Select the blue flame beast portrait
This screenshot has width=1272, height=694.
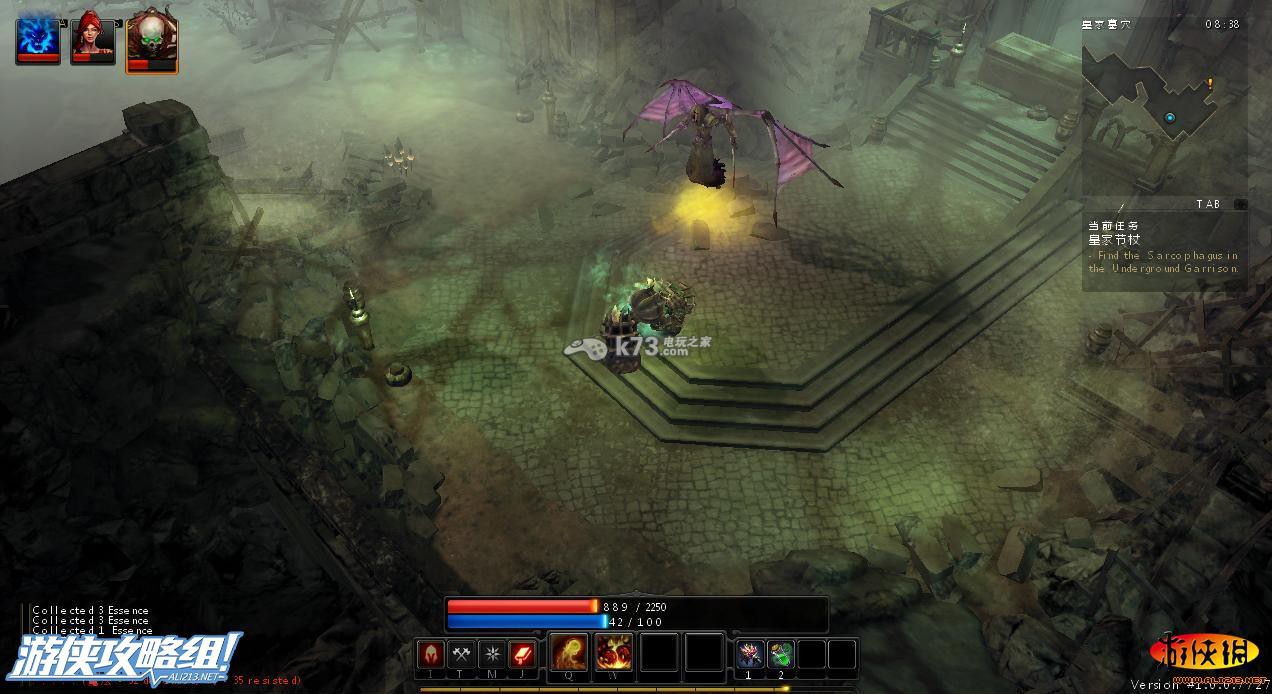(x=38, y=38)
